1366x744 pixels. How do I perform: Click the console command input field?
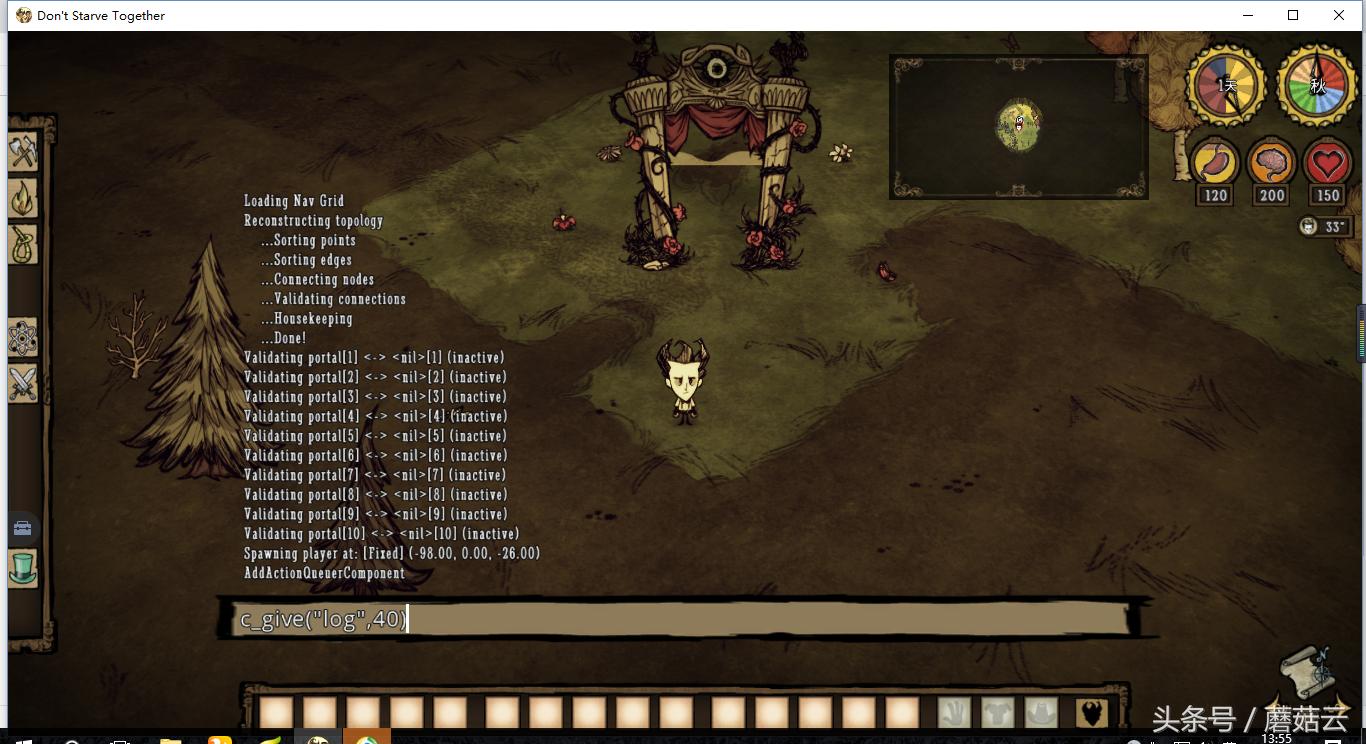point(680,619)
